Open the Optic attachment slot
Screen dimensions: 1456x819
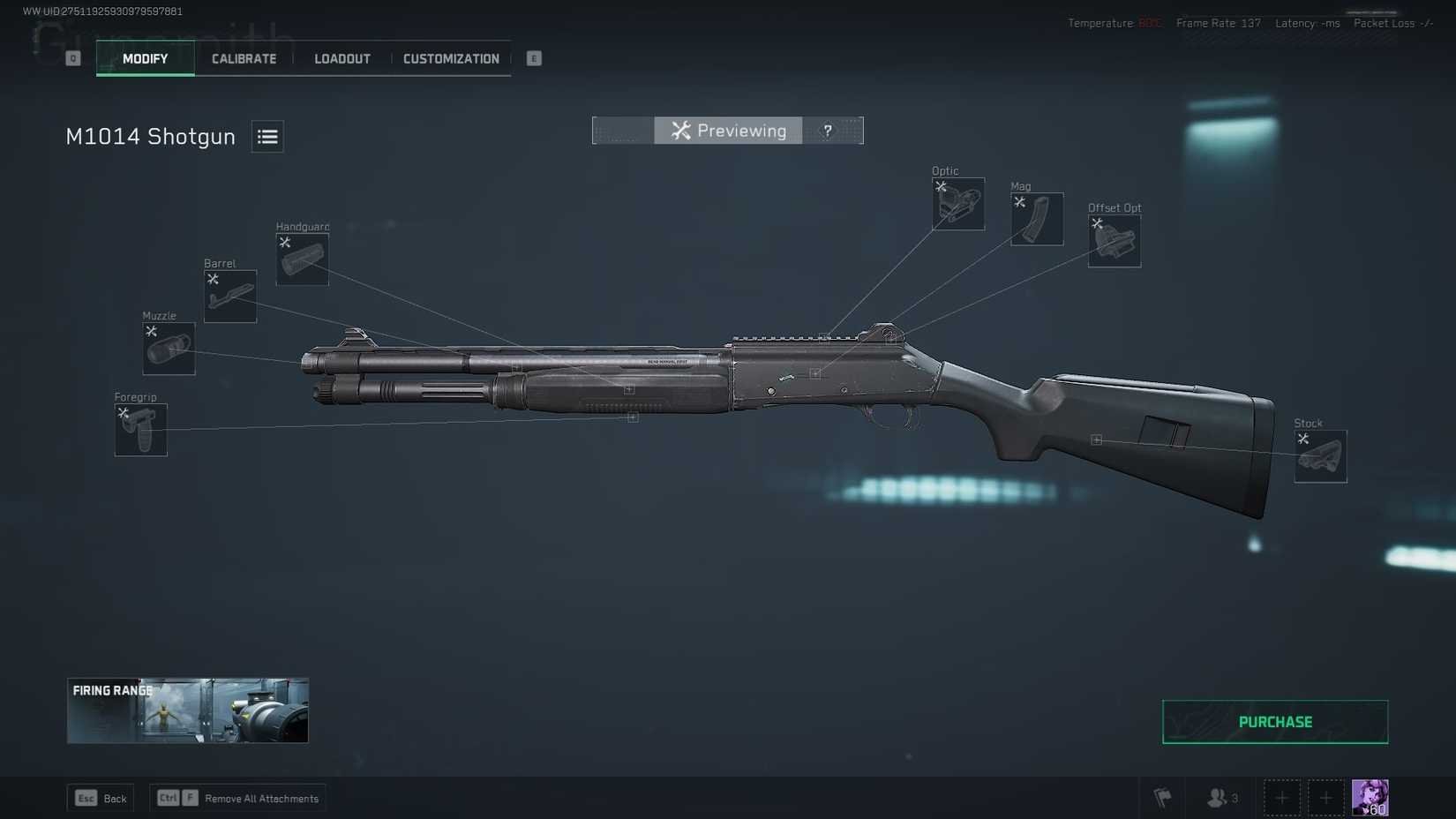click(x=957, y=204)
